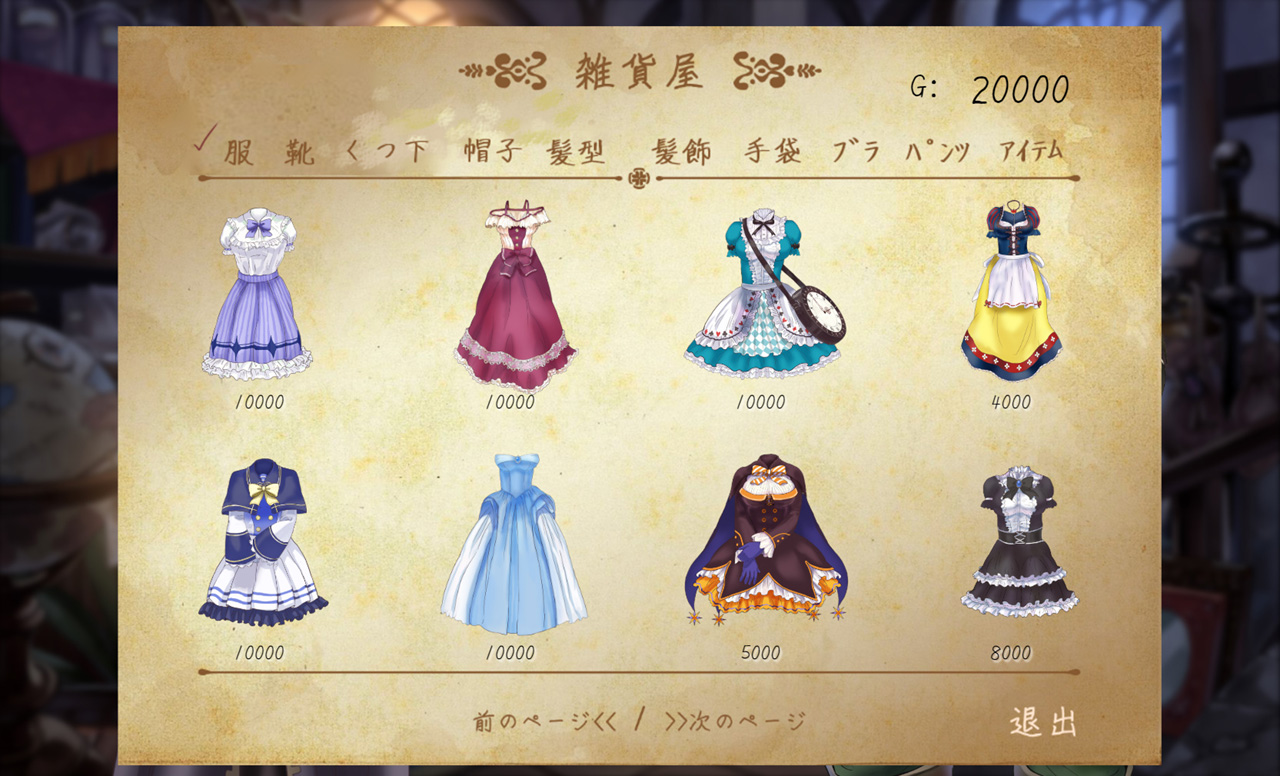
Task: Choose the teal dress with clock bag
Action: pos(762,294)
